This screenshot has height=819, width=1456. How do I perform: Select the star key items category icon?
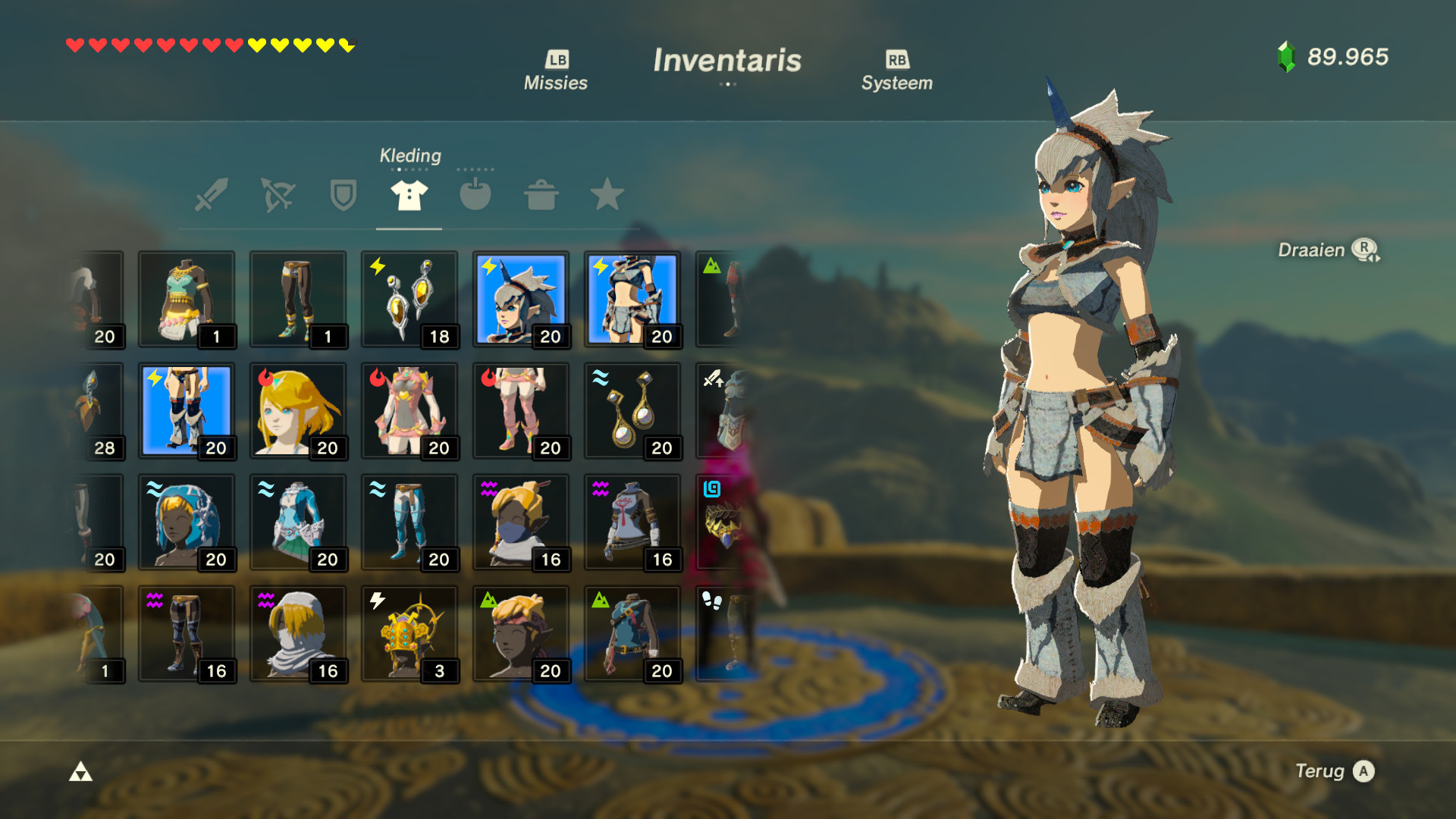pyautogui.click(x=606, y=196)
